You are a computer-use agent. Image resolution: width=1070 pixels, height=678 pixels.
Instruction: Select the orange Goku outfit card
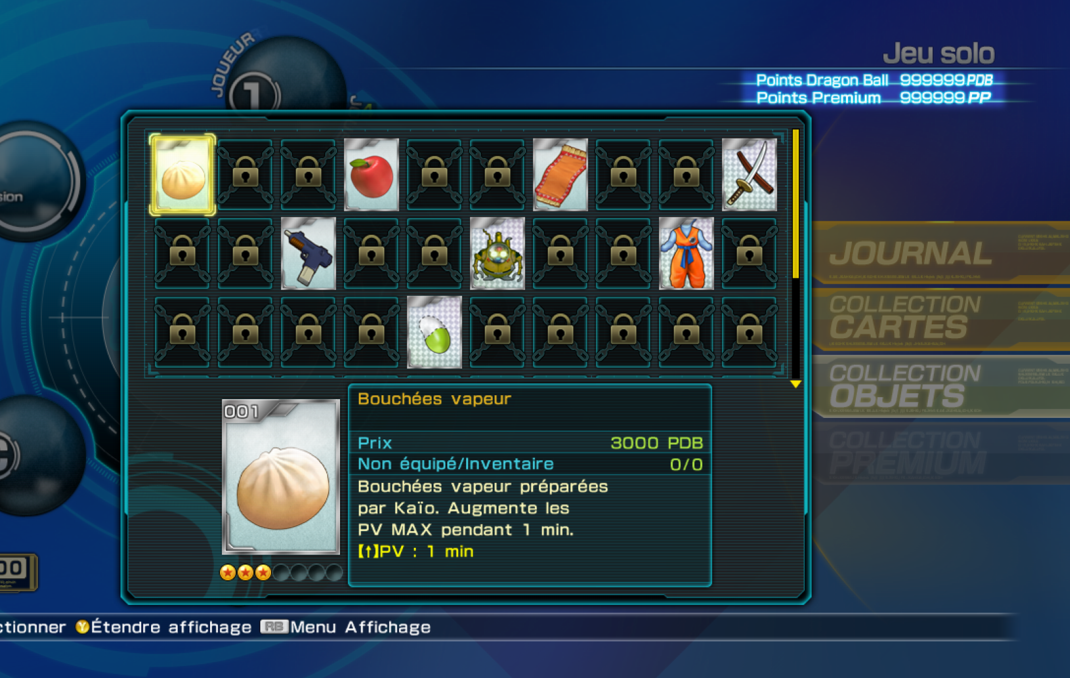pyautogui.click(x=686, y=254)
